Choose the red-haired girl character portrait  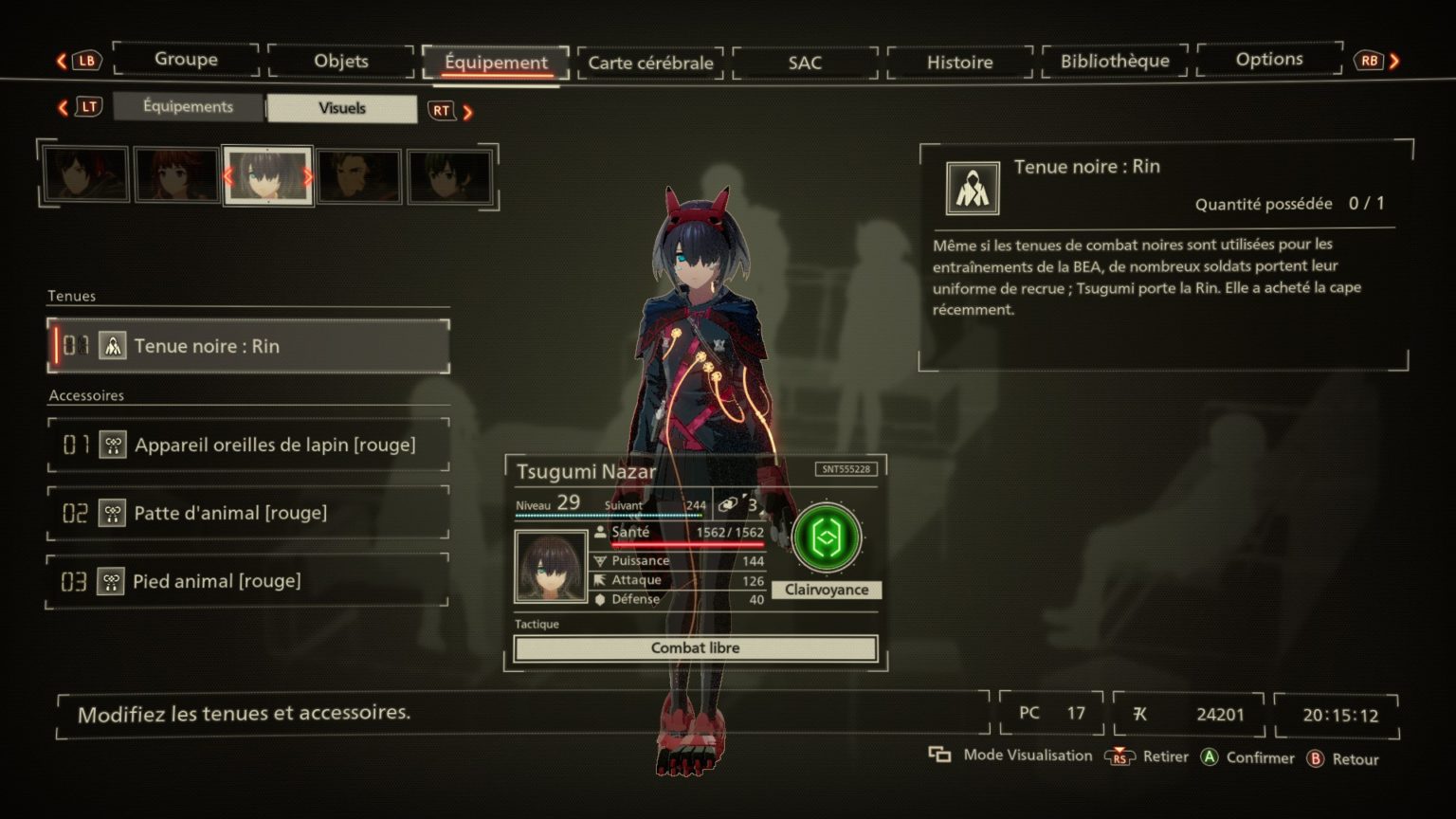(176, 175)
